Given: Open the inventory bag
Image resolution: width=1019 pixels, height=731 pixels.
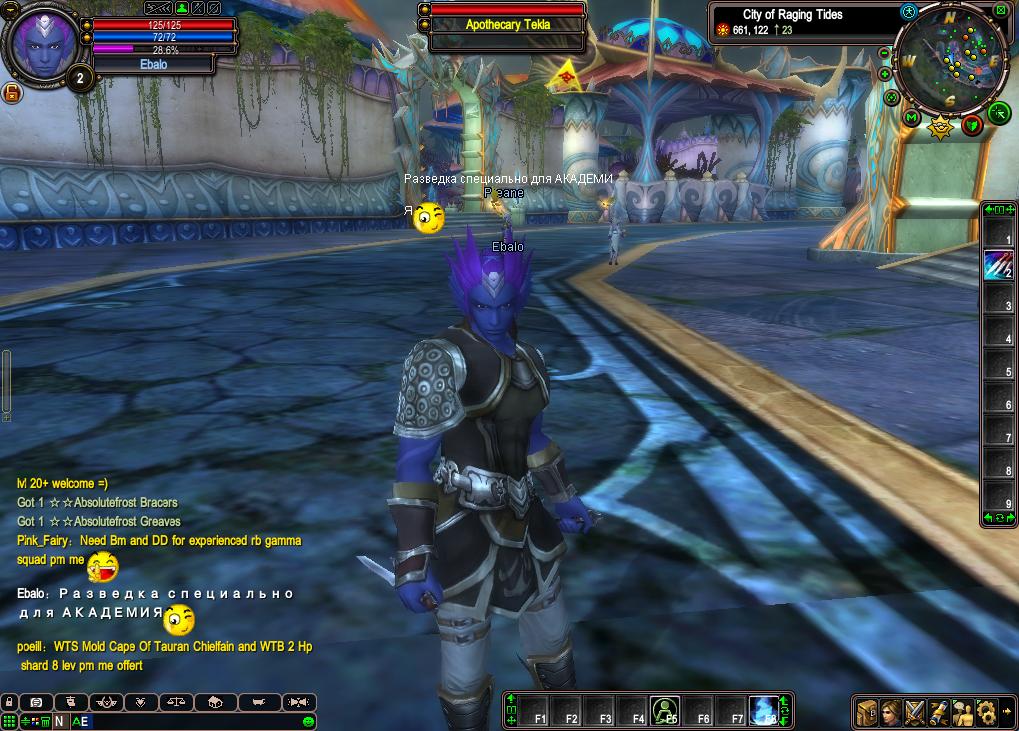Looking at the screenshot, I should click(866, 712).
